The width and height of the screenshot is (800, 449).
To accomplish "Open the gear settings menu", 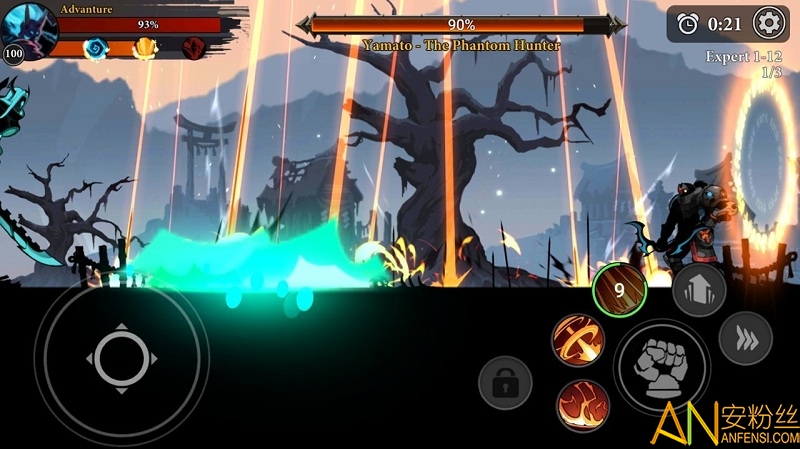I will click(x=768, y=22).
